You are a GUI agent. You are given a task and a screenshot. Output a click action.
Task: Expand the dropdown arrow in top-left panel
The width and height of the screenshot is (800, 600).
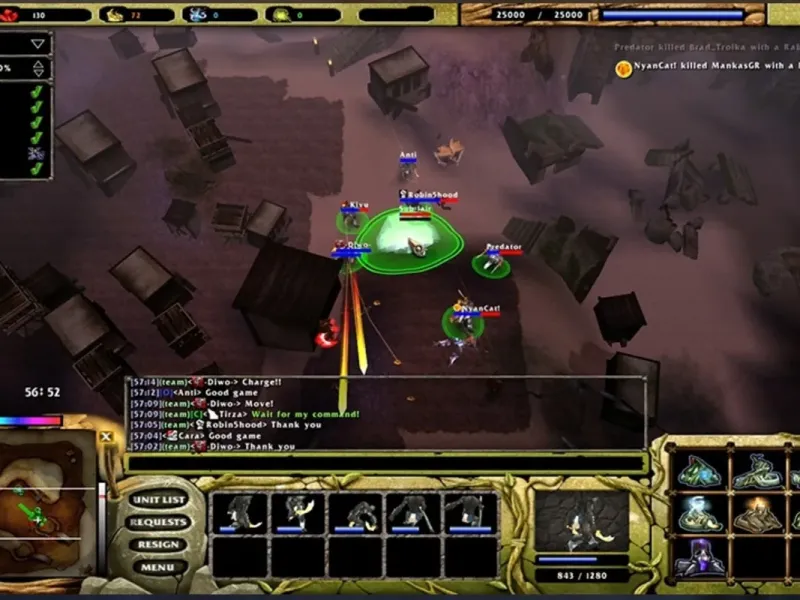tap(38, 44)
